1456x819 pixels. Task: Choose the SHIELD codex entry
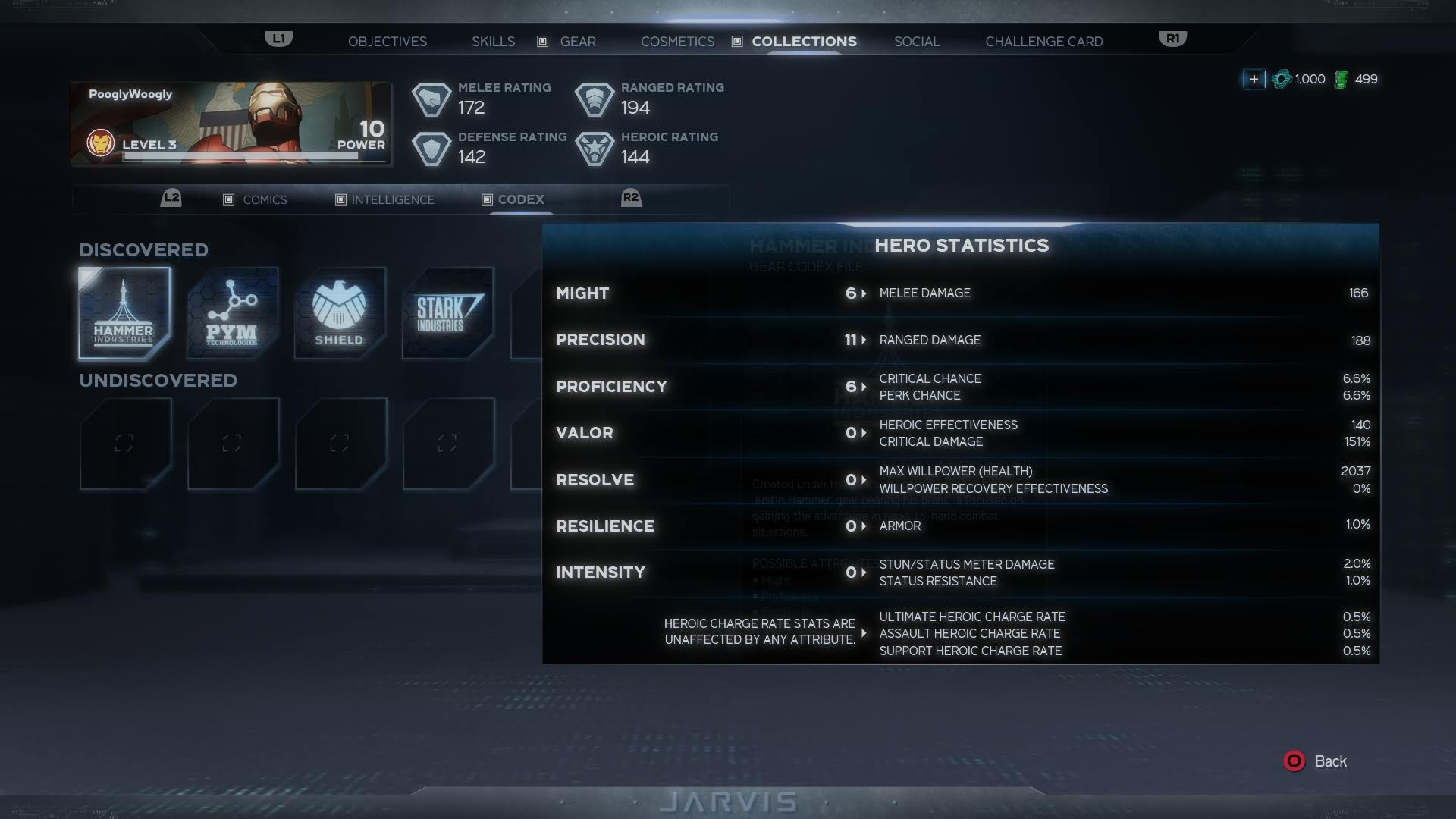[x=340, y=312]
